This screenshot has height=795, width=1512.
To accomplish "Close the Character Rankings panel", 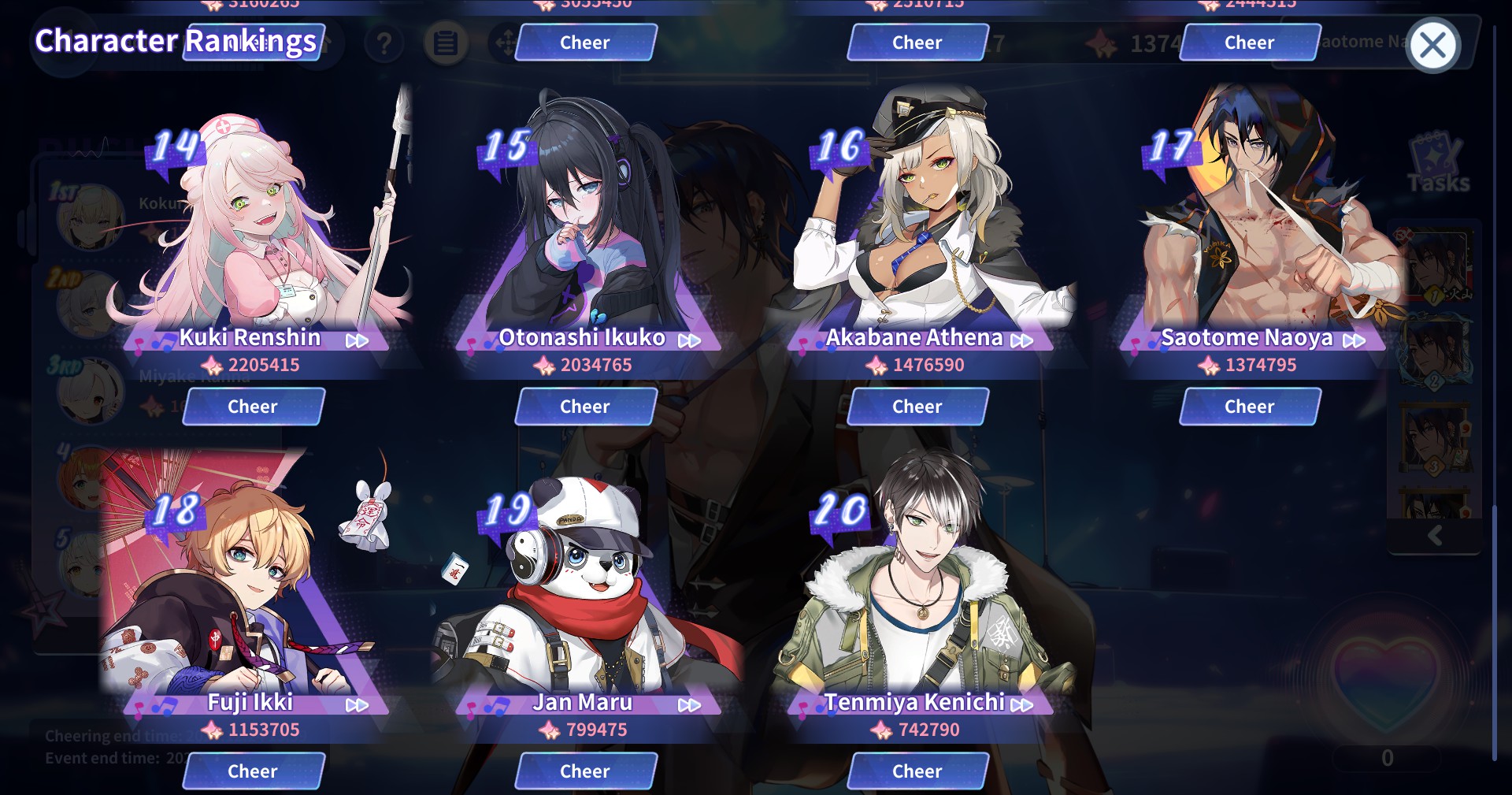I will (x=1432, y=45).
